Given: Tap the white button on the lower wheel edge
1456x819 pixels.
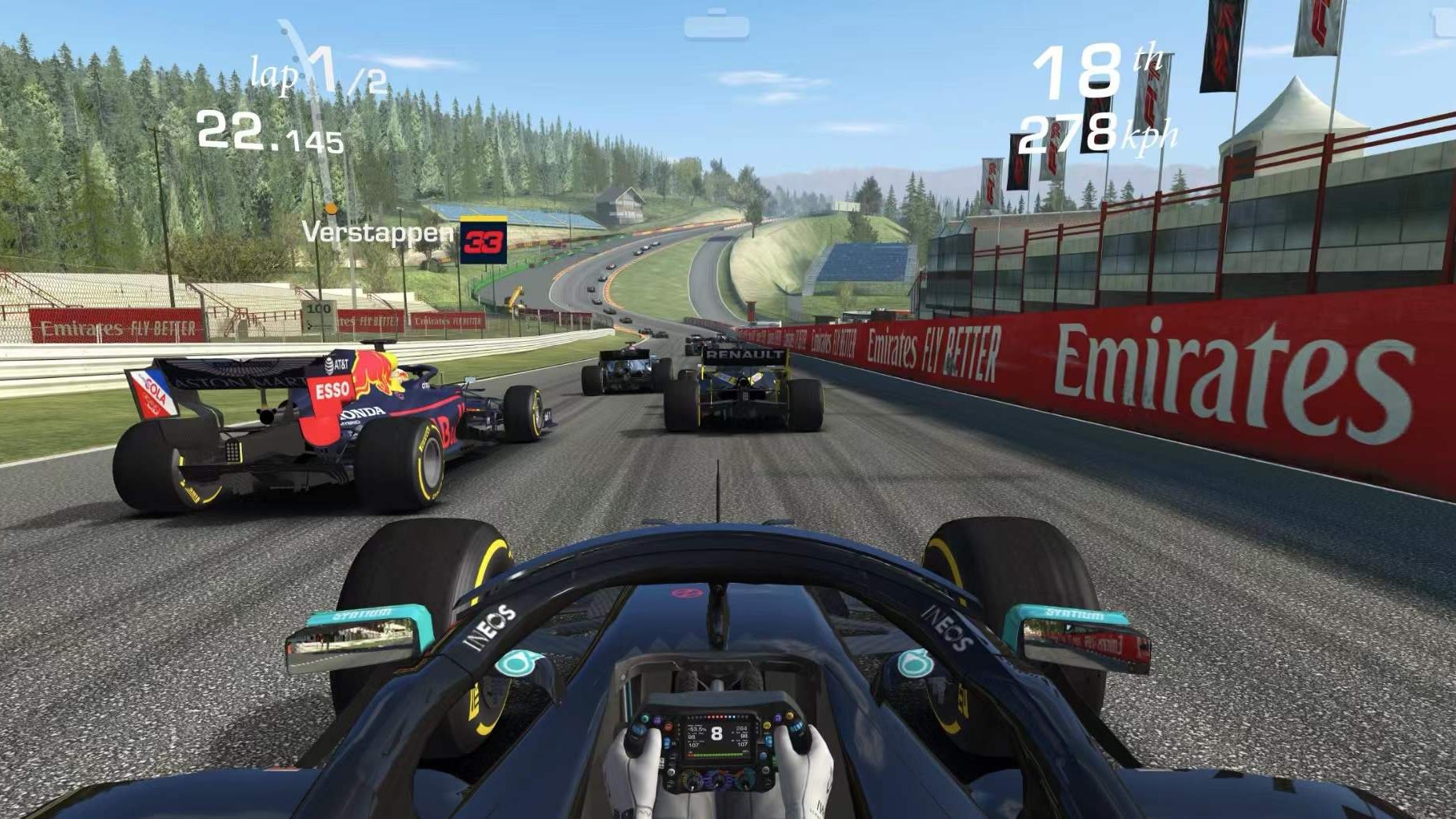Looking at the screenshot, I should pos(671,772).
